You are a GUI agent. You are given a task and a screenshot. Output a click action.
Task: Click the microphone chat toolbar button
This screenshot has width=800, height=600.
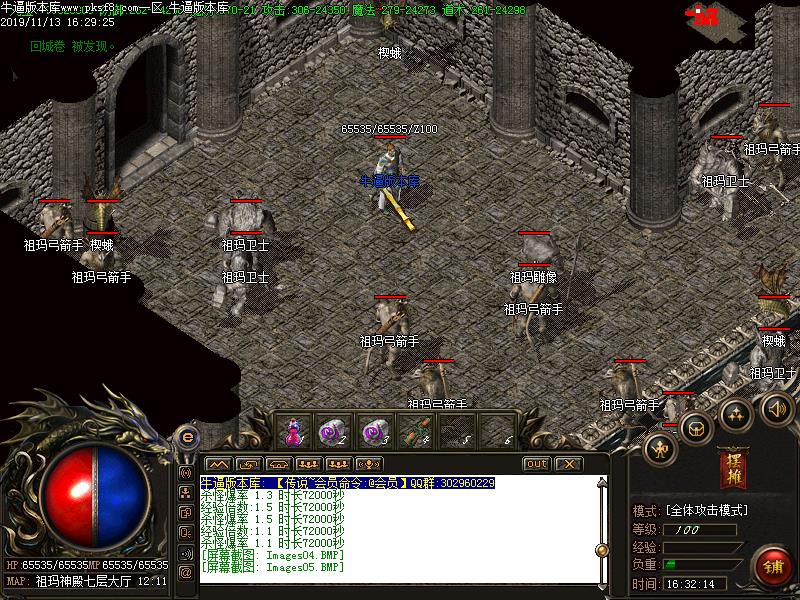(369, 464)
